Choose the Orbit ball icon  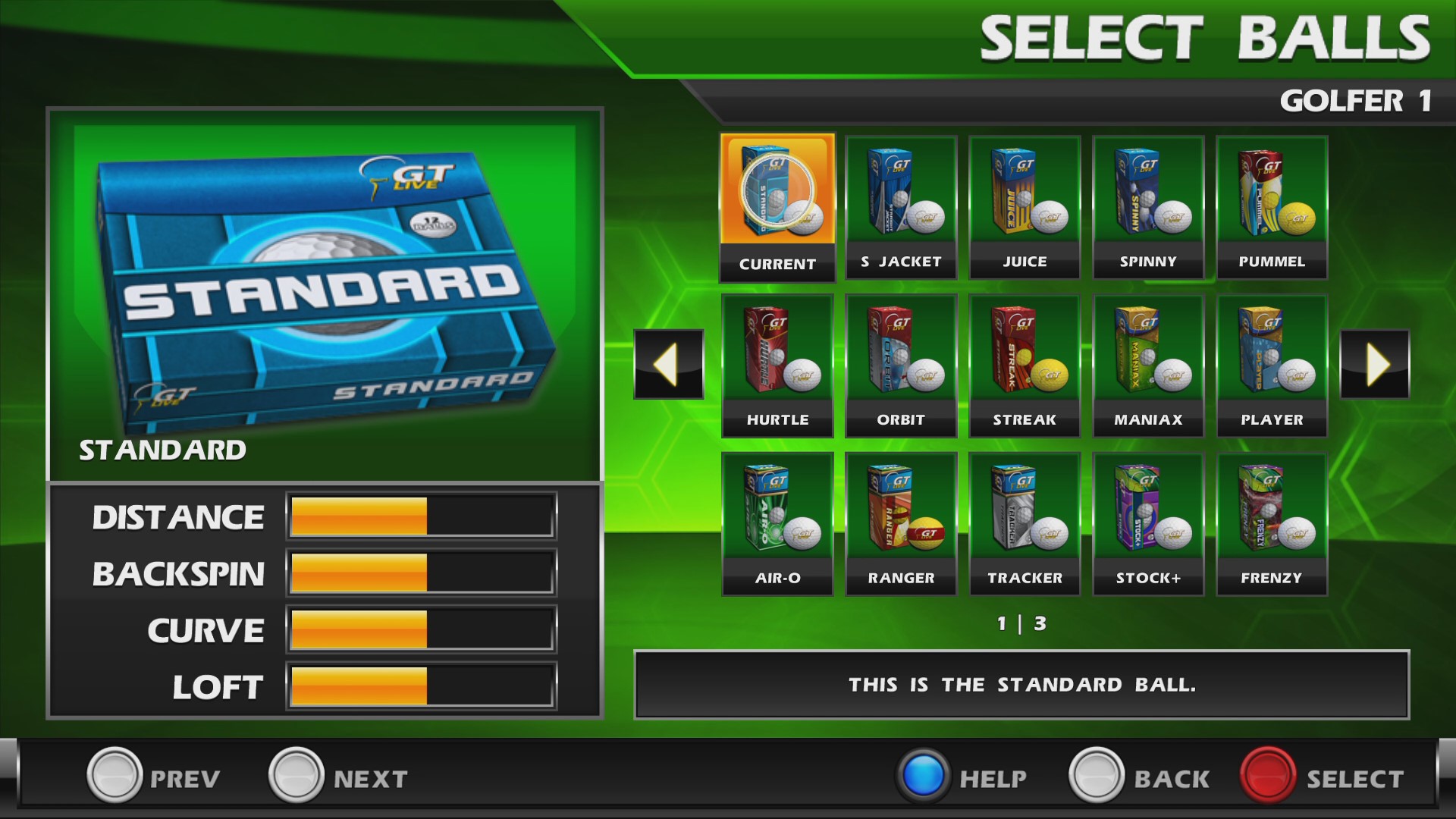(x=901, y=356)
